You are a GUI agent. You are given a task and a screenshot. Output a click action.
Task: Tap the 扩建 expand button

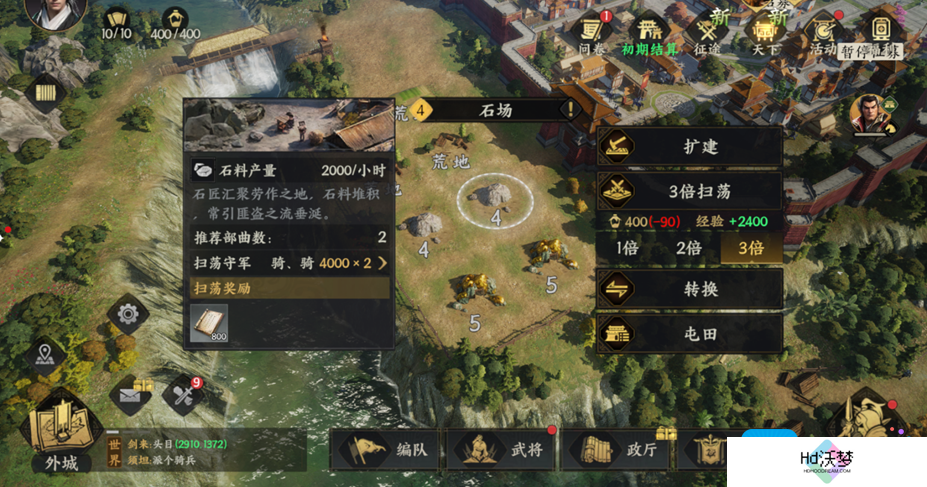coord(689,147)
